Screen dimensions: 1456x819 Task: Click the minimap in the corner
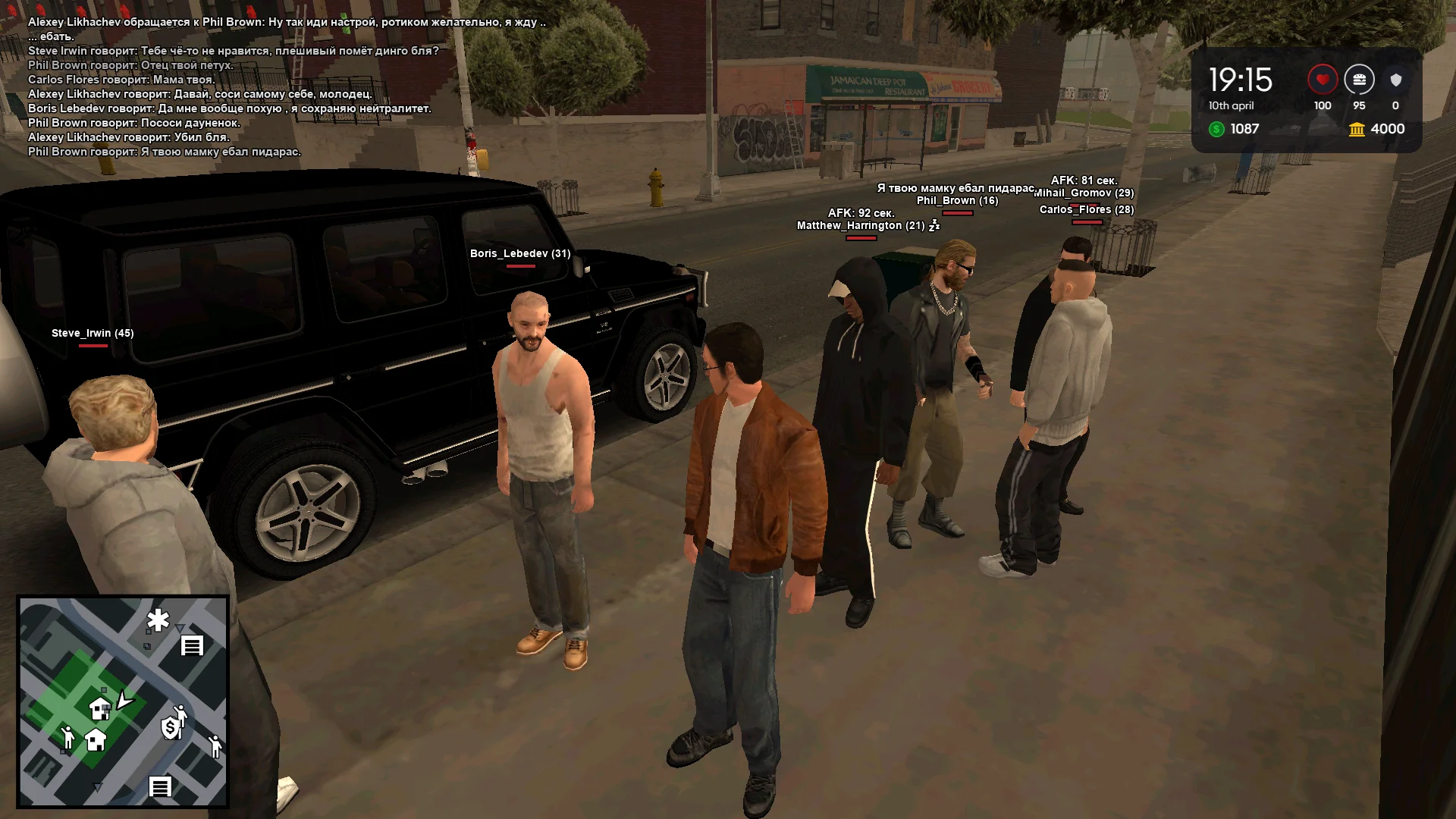click(123, 701)
